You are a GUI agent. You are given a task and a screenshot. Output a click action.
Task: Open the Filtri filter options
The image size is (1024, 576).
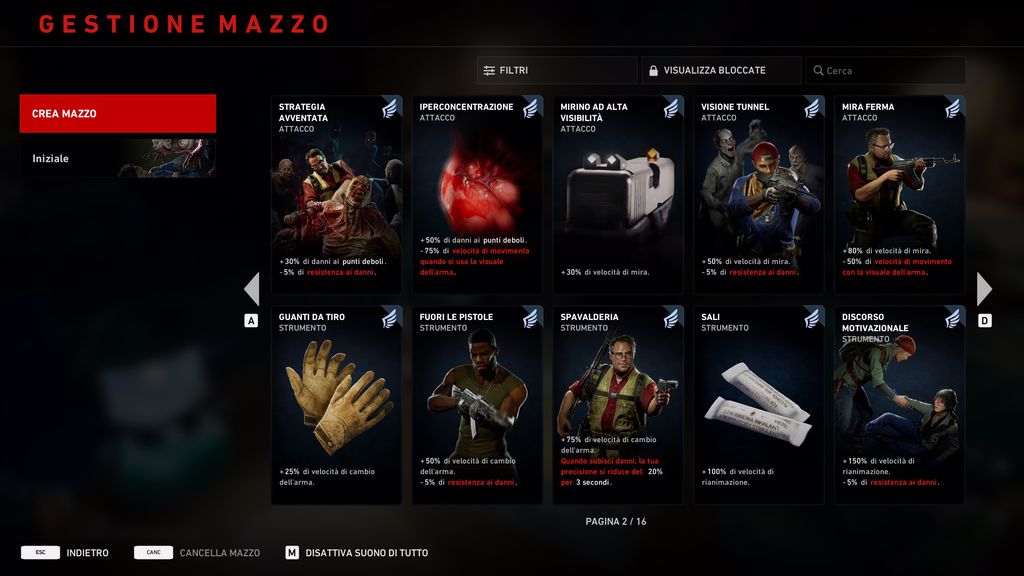(556, 71)
